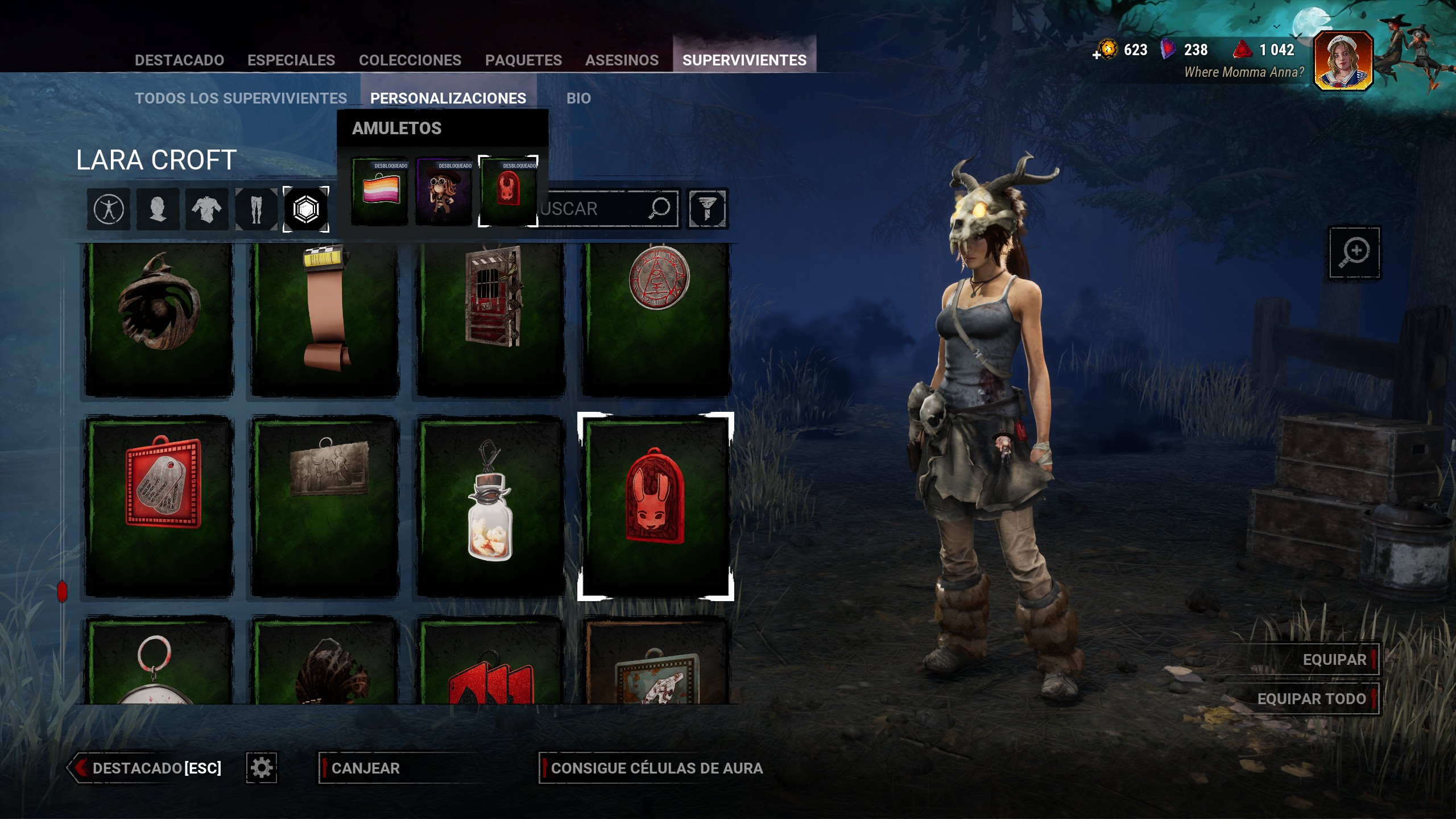Select the full body outfit category icon
Screen dimensions: 1456x819
(x=109, y=209)
